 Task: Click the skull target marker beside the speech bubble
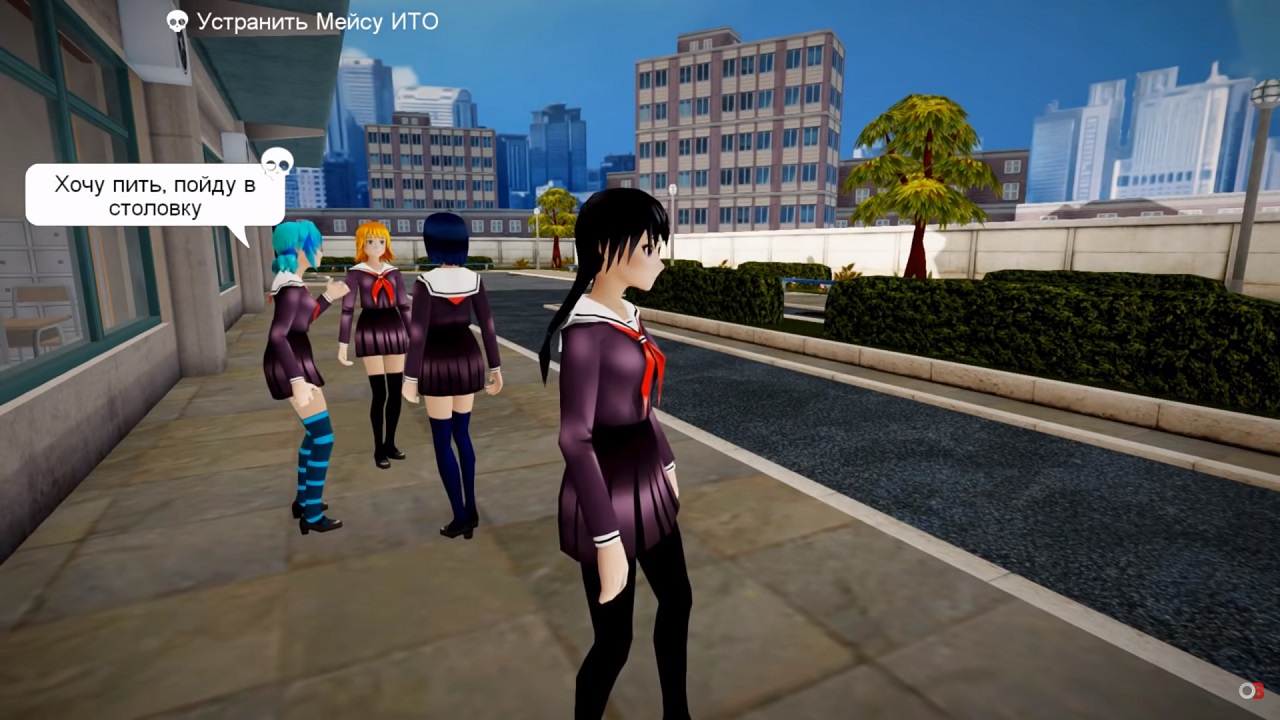(277, 161)
